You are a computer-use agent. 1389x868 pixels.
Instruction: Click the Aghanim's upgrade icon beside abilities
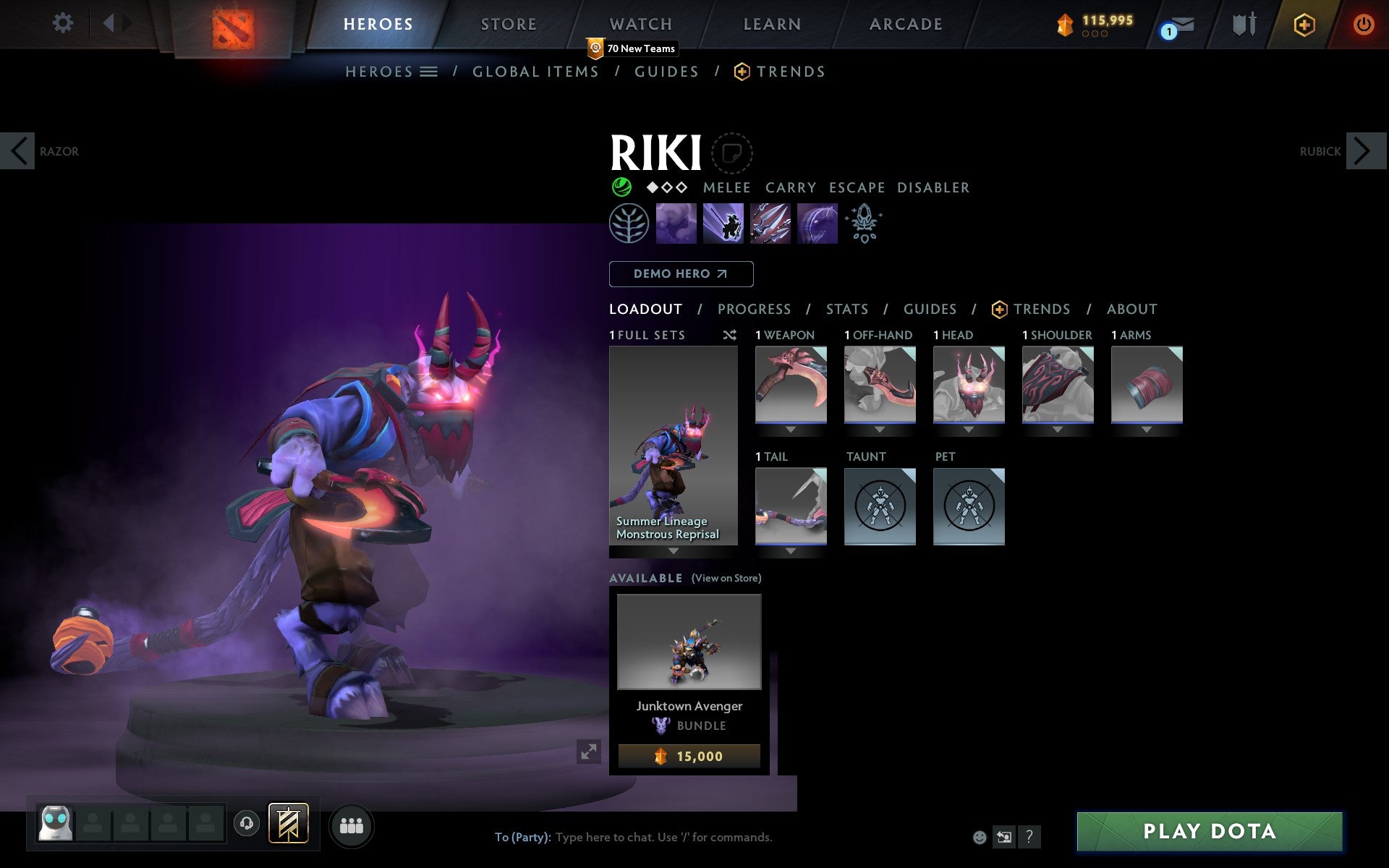pos(864,224)
